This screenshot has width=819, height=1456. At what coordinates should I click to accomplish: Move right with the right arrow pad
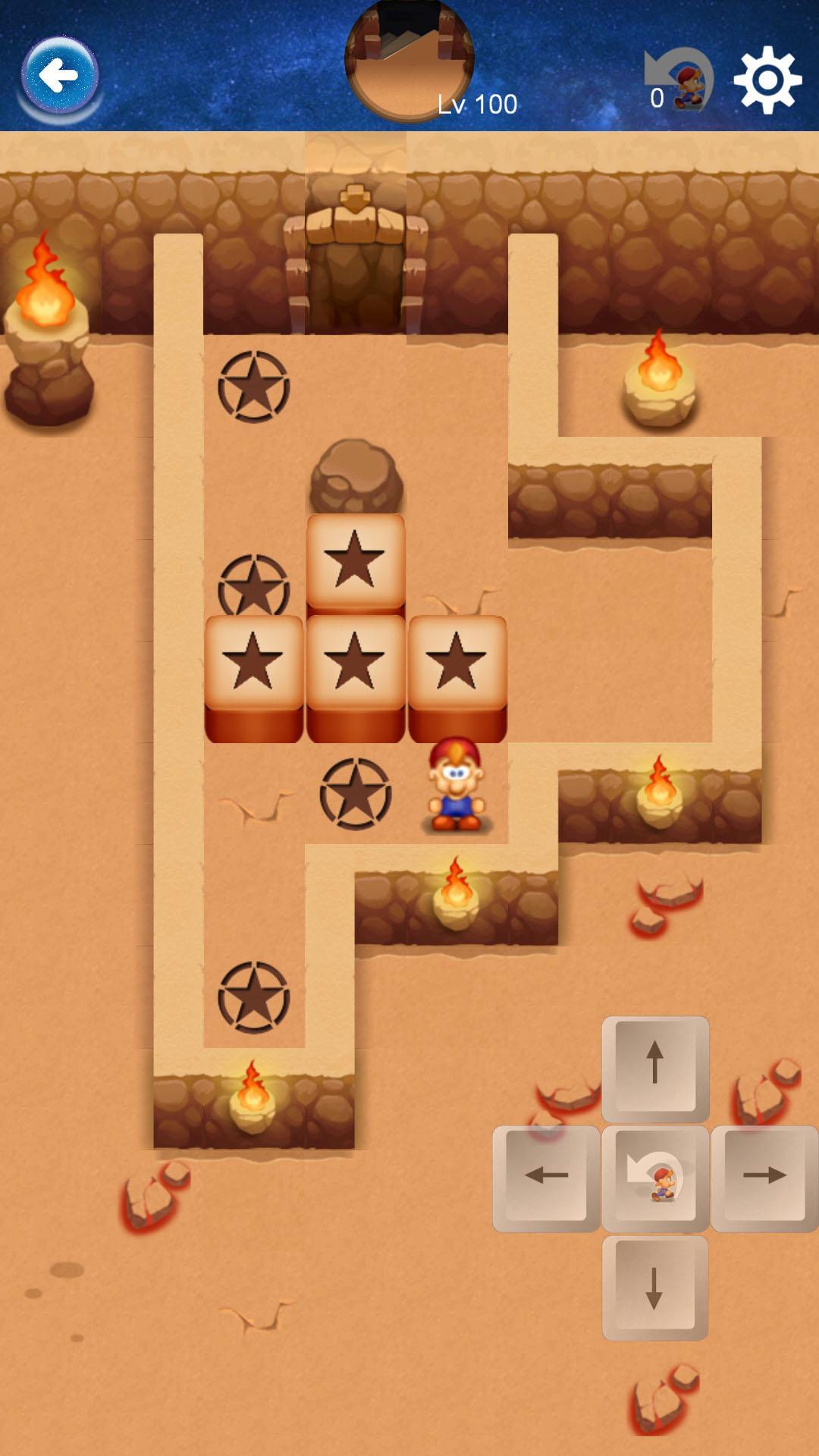(764, 1177)
